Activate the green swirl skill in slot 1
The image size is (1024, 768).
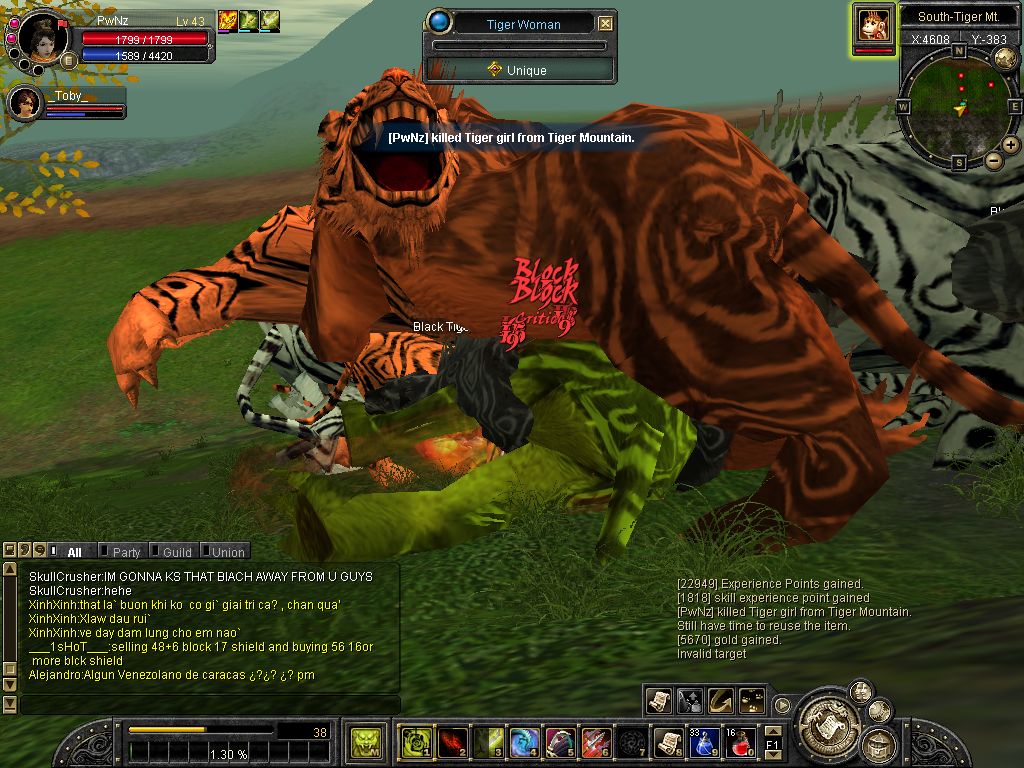pyautogui.click(x=415, y=742)
